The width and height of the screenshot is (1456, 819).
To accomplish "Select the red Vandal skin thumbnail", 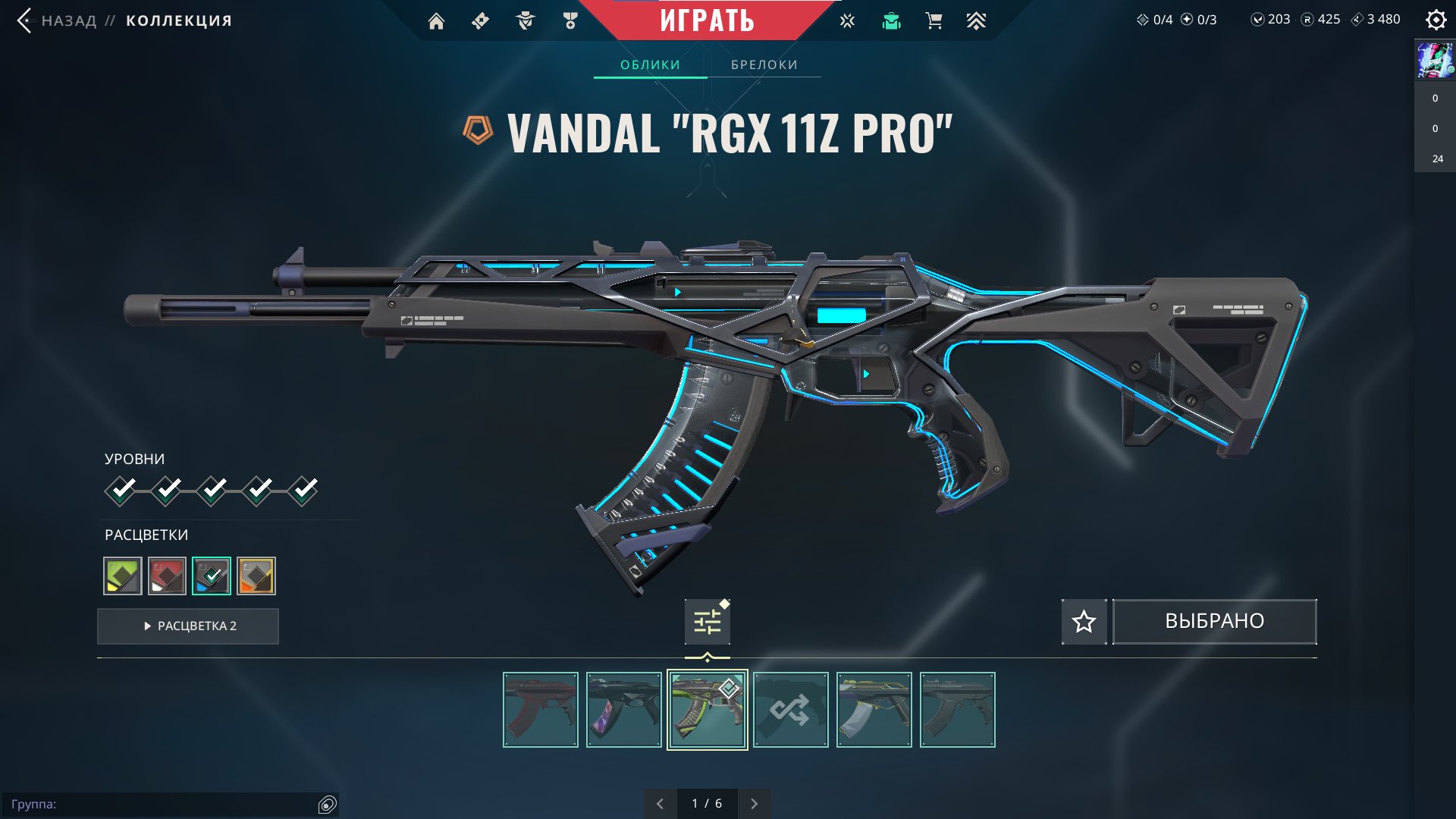I will pyautogui.click(x=540, y=711).
